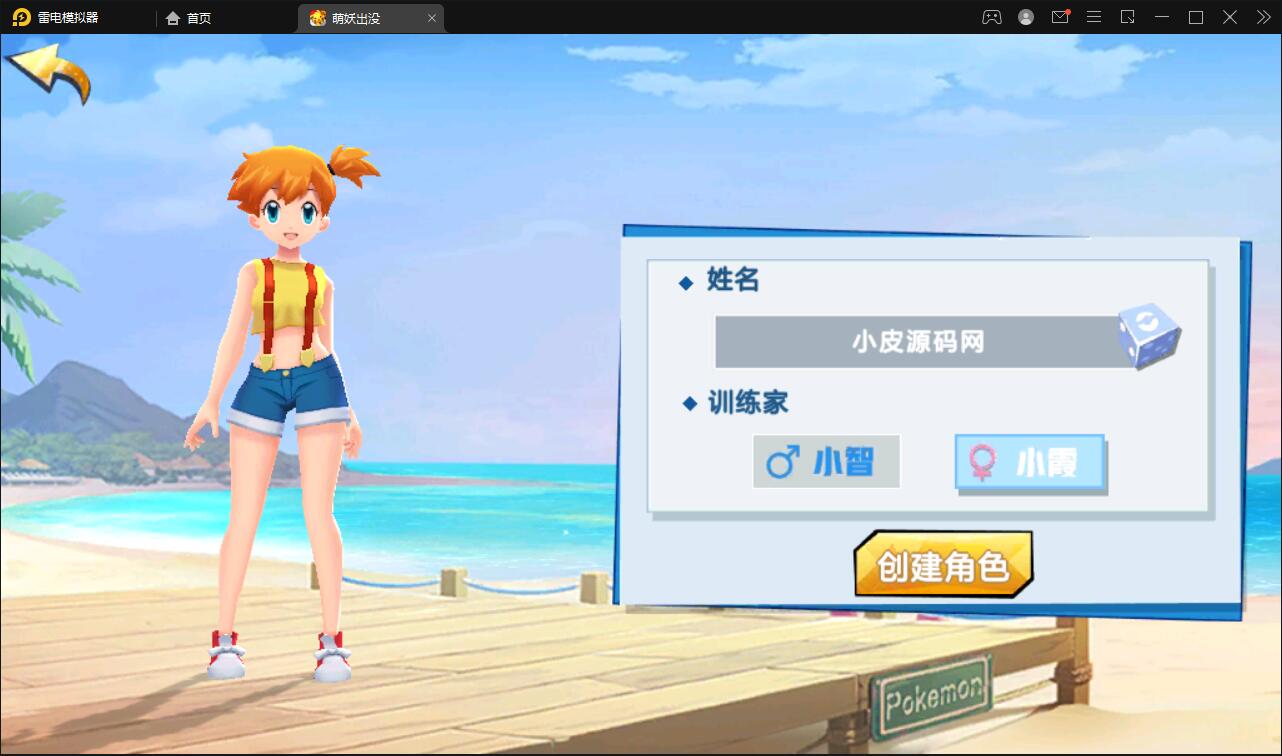Expand the >> toolbar overflow chevron
This screenshot has height=756, width=1282.
coord(1262,17)
